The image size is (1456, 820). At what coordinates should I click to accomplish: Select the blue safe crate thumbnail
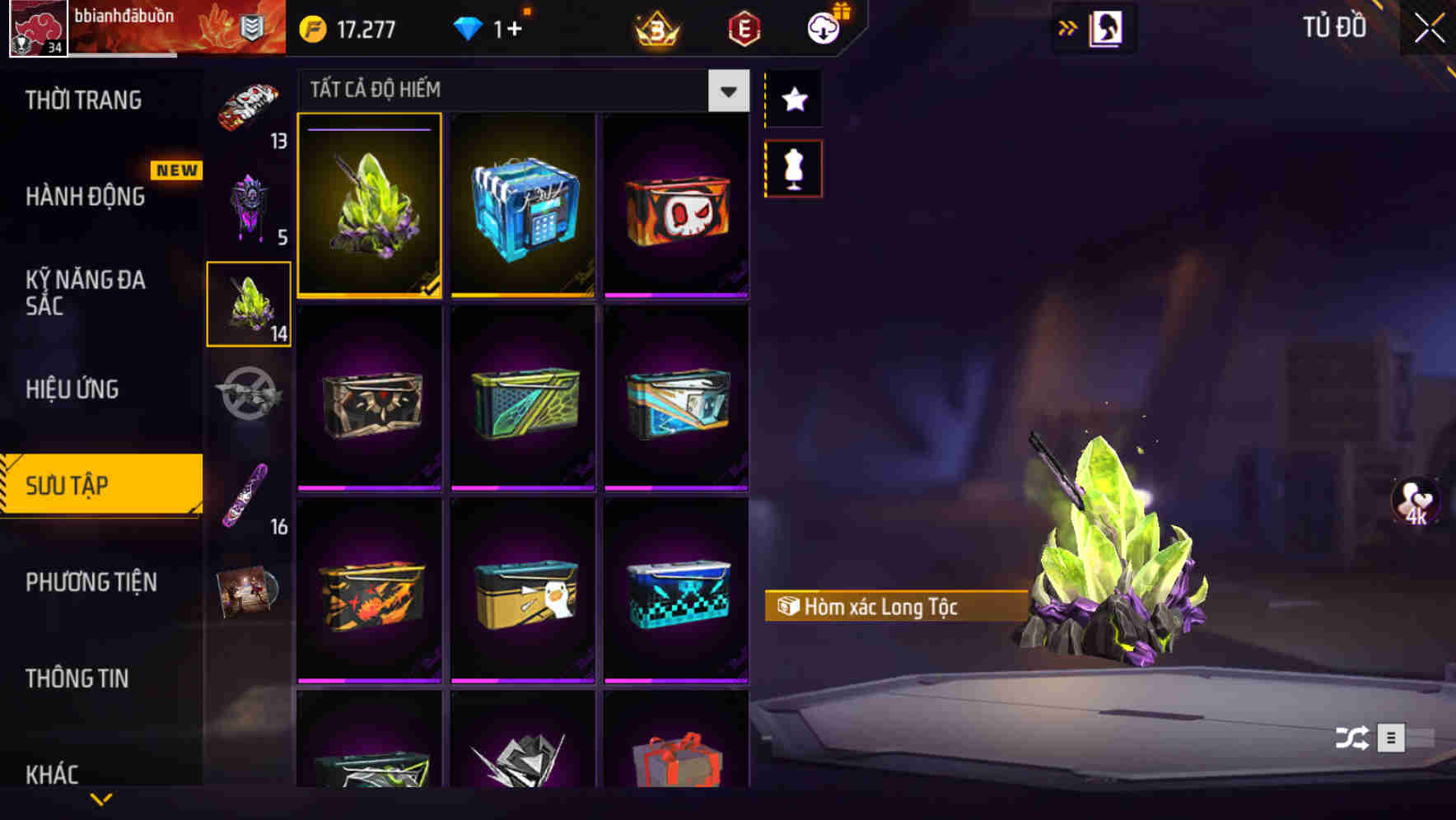[x=523, y=205]
